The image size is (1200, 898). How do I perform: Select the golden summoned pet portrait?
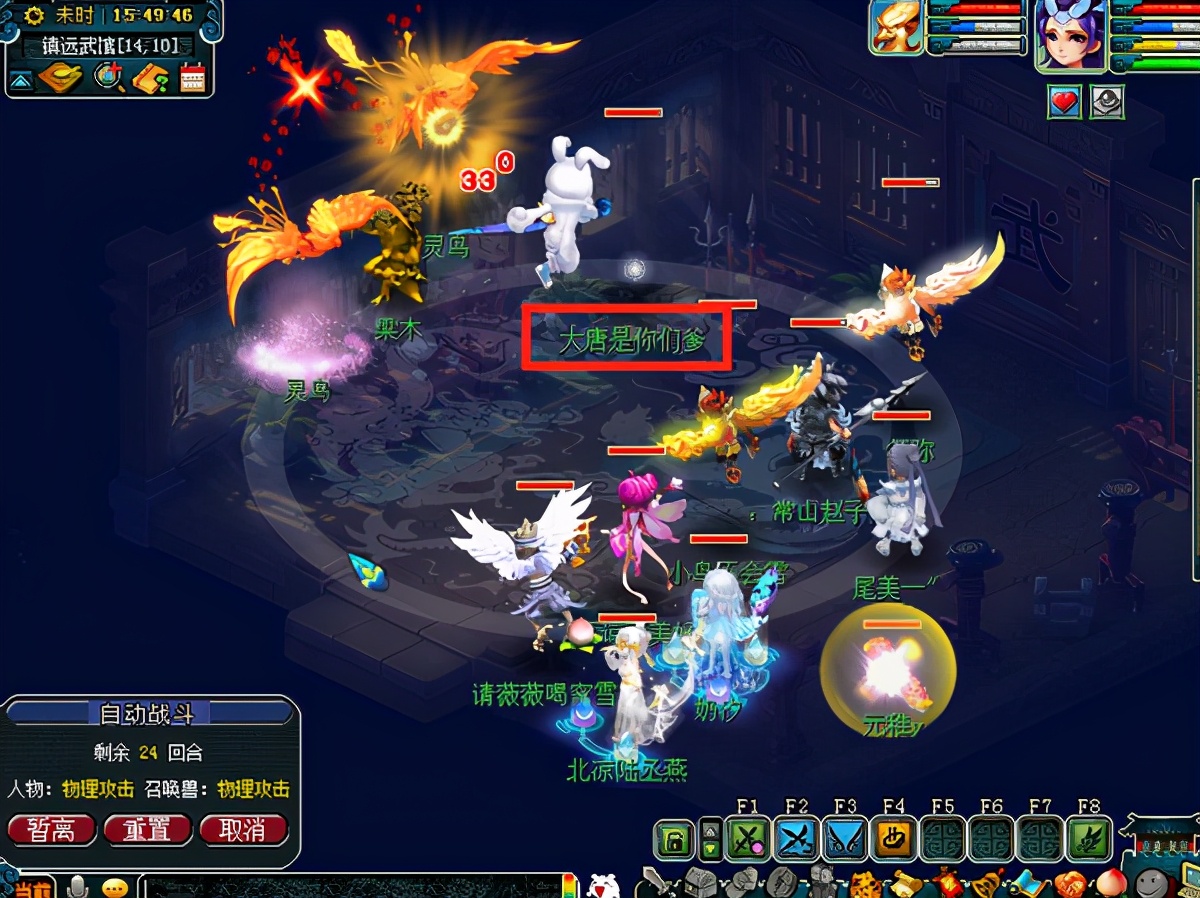[x=895, y=27]
